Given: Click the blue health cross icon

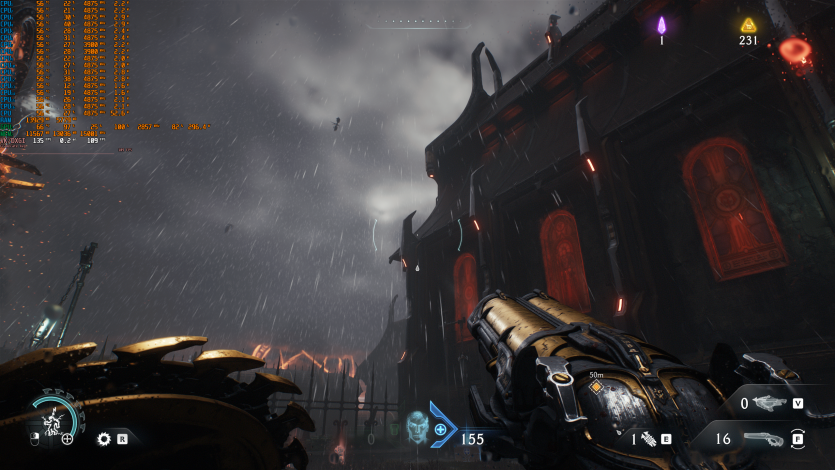Looking at the screenshot, I should pyautogui.click(x=440, y=429).
